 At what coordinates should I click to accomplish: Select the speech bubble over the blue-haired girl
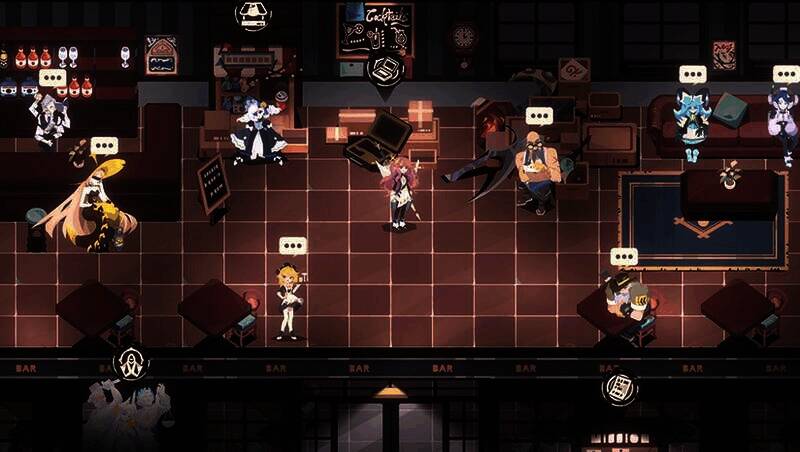pos(692,74)
